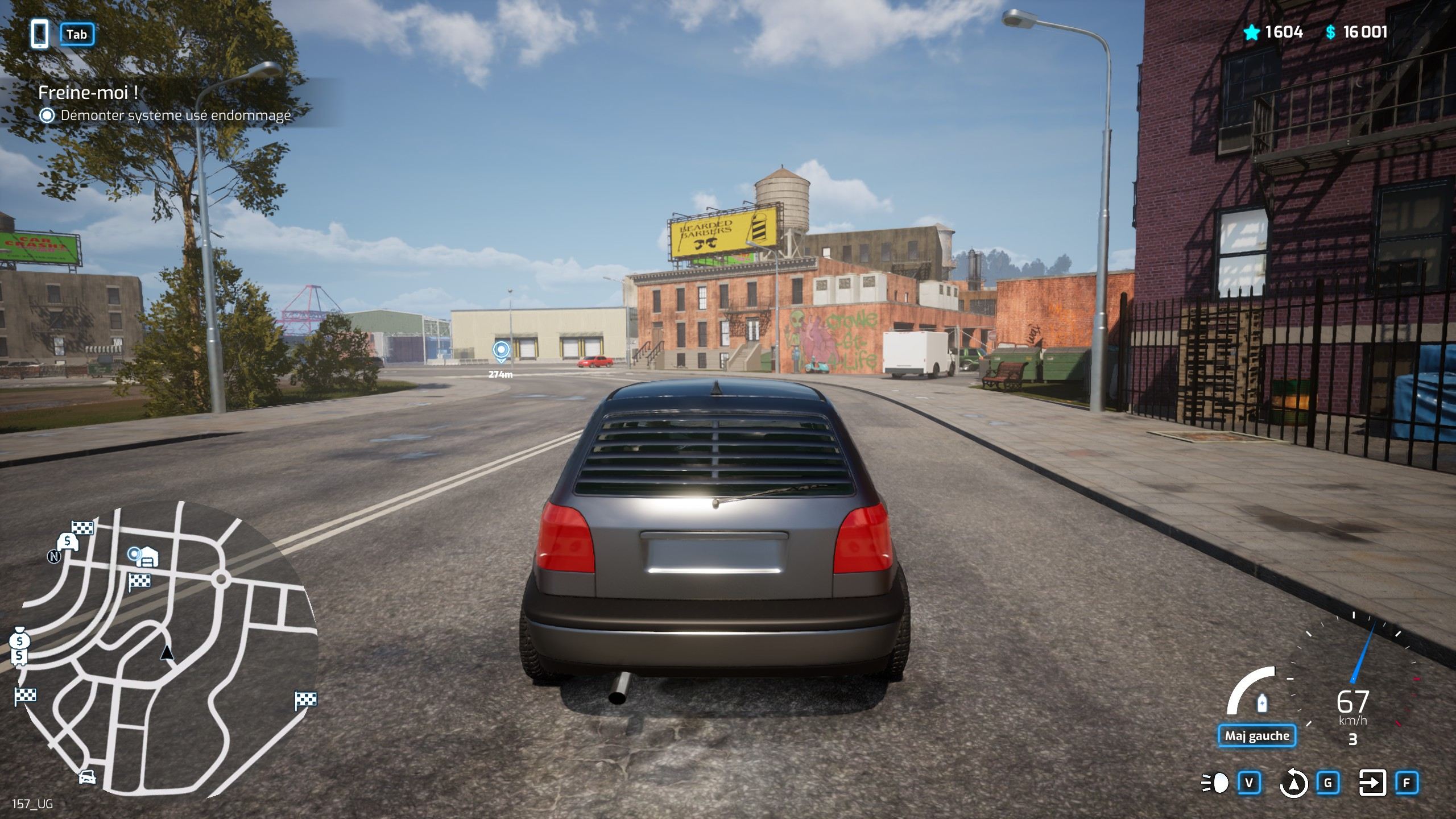Click the north compass marker on minimap
The height and width of the screenshot is (819, 1456).
coord(54,556)
